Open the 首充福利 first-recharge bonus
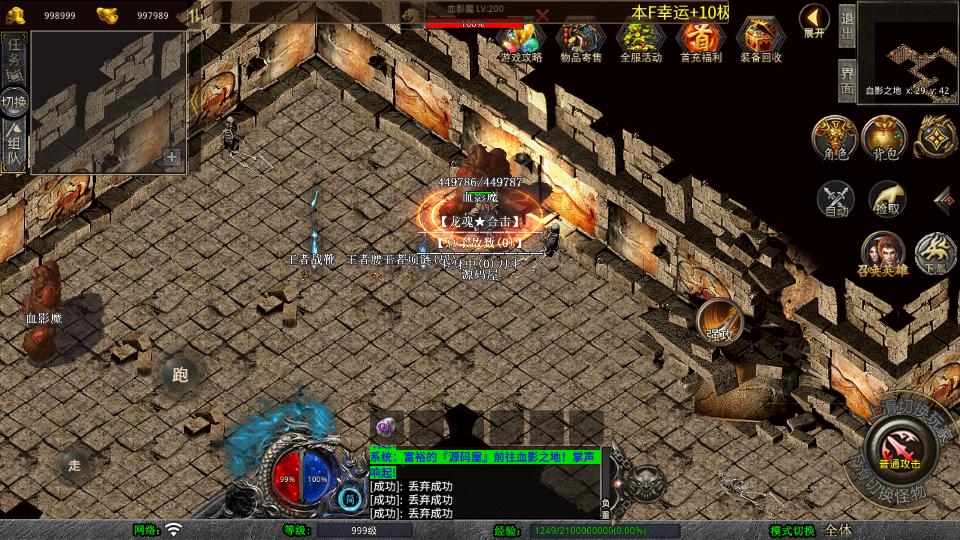The width and height of the screenshot is (960, 540). (x=701, y=40)
